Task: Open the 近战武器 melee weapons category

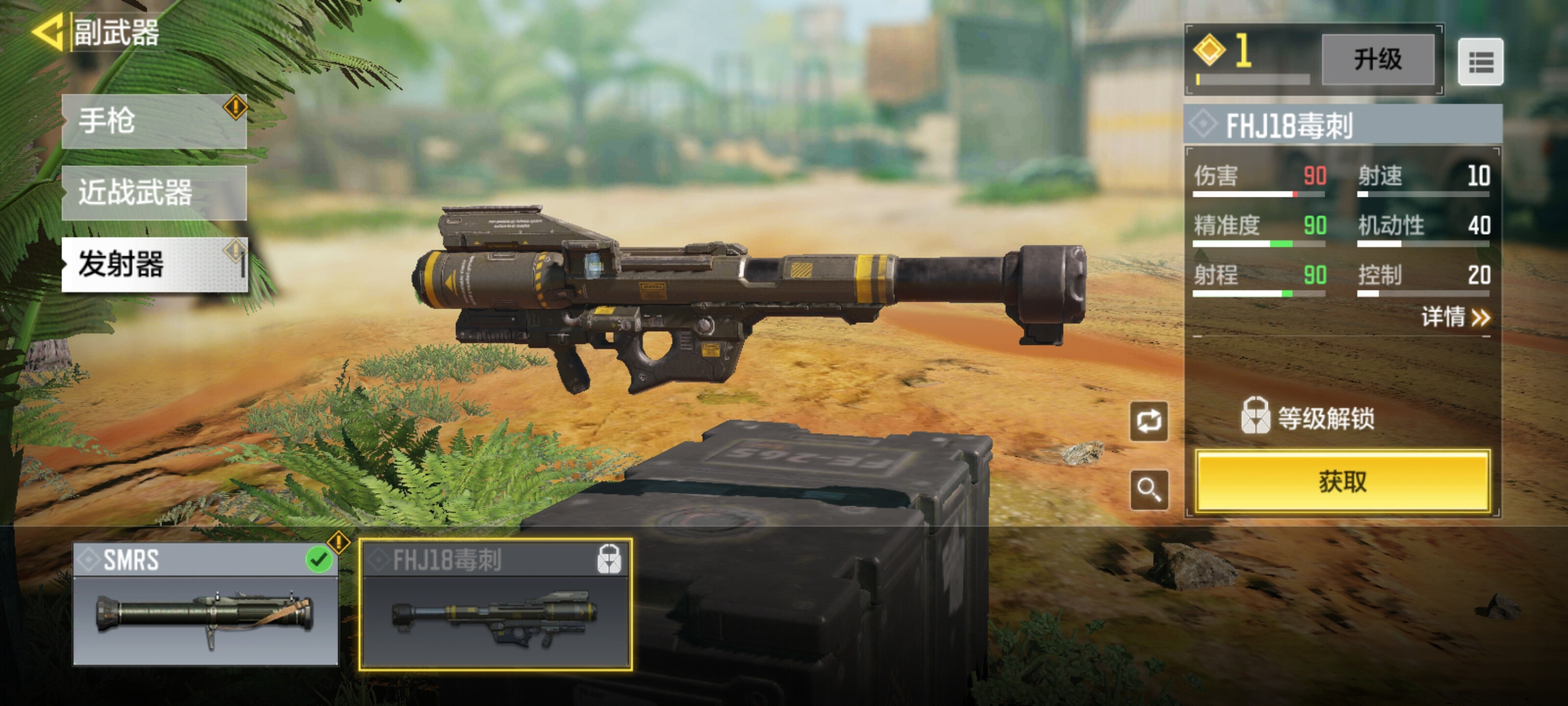Action: pos(154,193)
